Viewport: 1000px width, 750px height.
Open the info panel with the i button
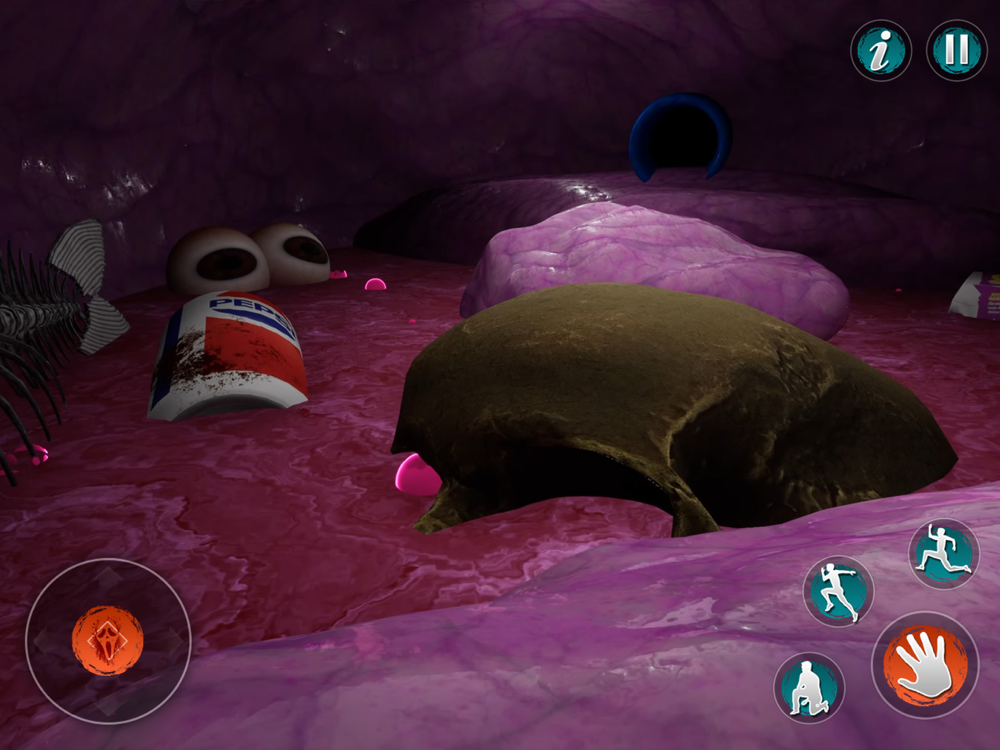click(x=881, y=51)
